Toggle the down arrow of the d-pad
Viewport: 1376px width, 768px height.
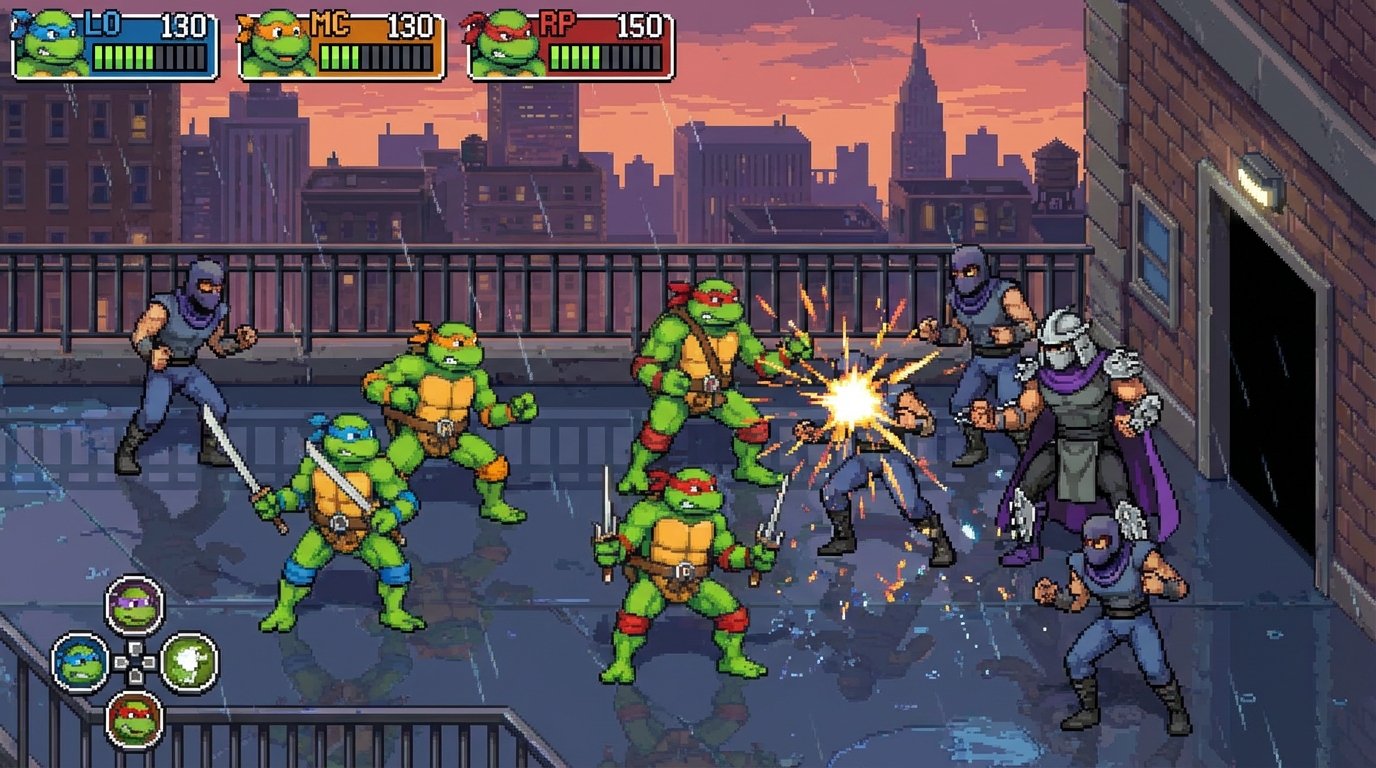135,675
